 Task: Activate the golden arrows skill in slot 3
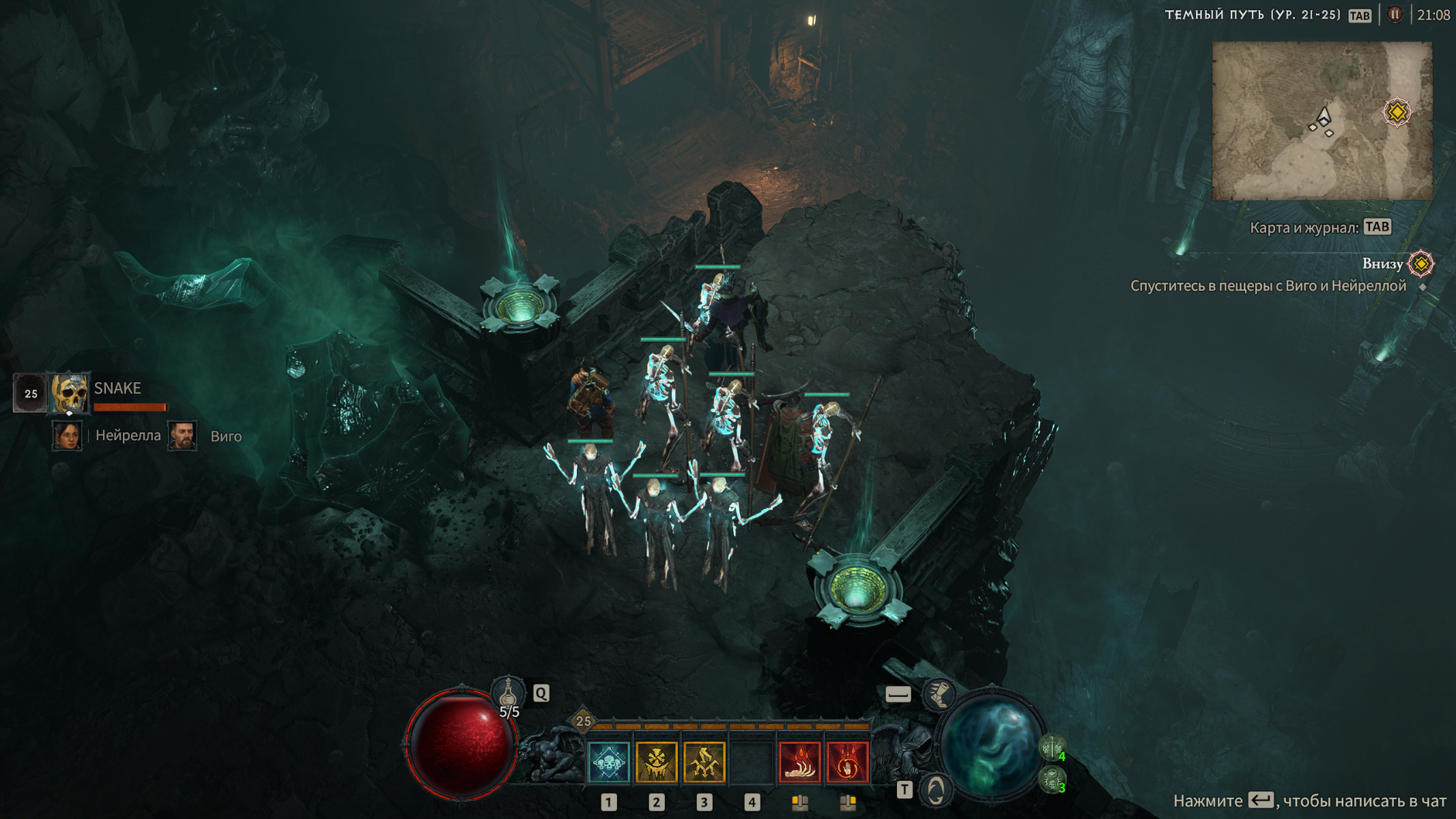[704, 762]
